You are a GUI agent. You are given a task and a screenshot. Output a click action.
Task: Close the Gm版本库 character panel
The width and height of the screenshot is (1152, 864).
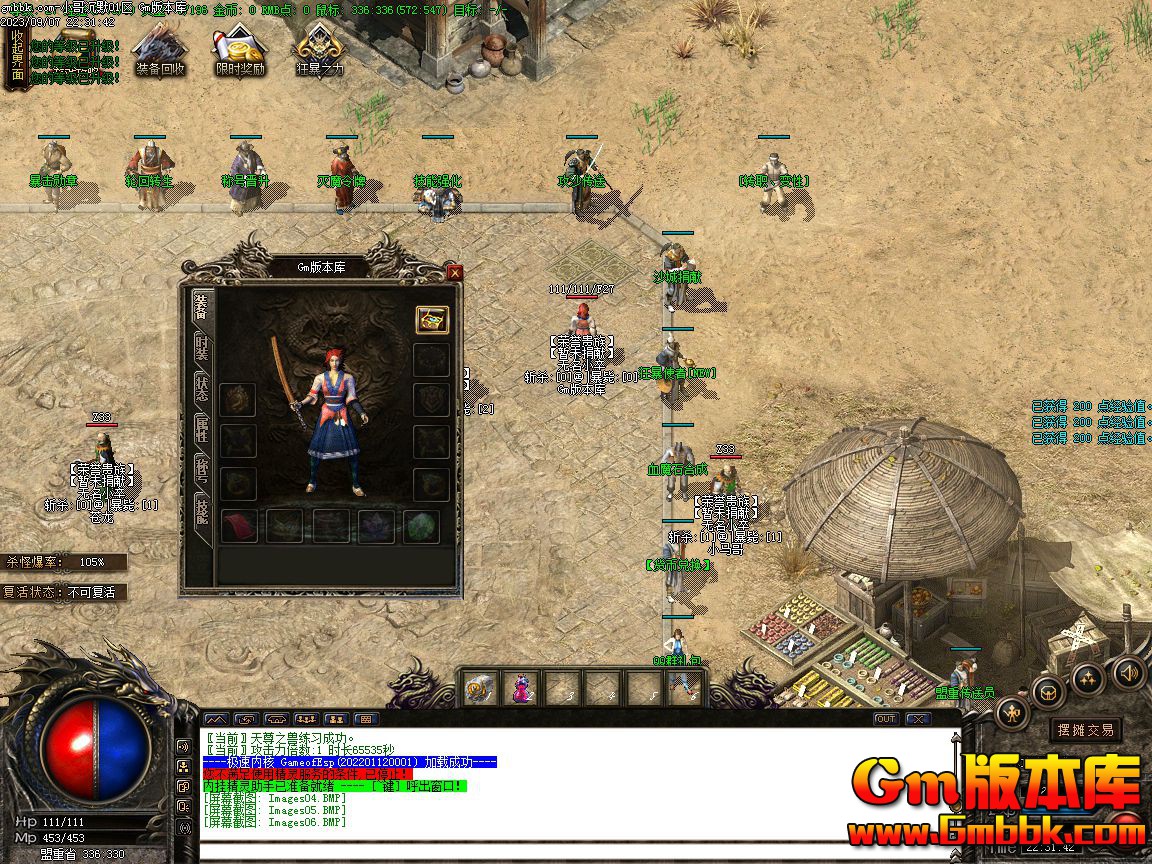455,272
